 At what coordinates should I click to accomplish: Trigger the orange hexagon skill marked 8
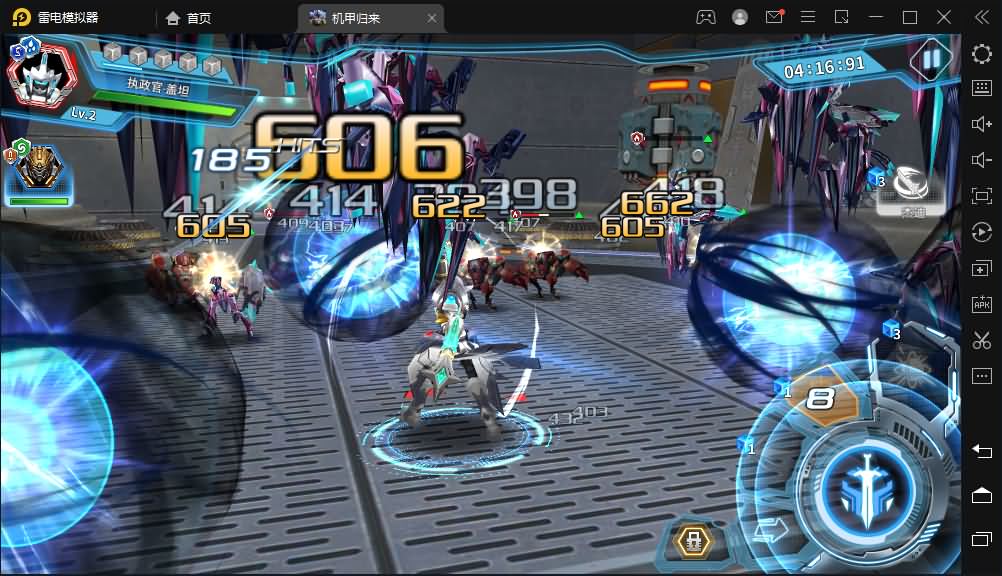click(x=821, y=399)
